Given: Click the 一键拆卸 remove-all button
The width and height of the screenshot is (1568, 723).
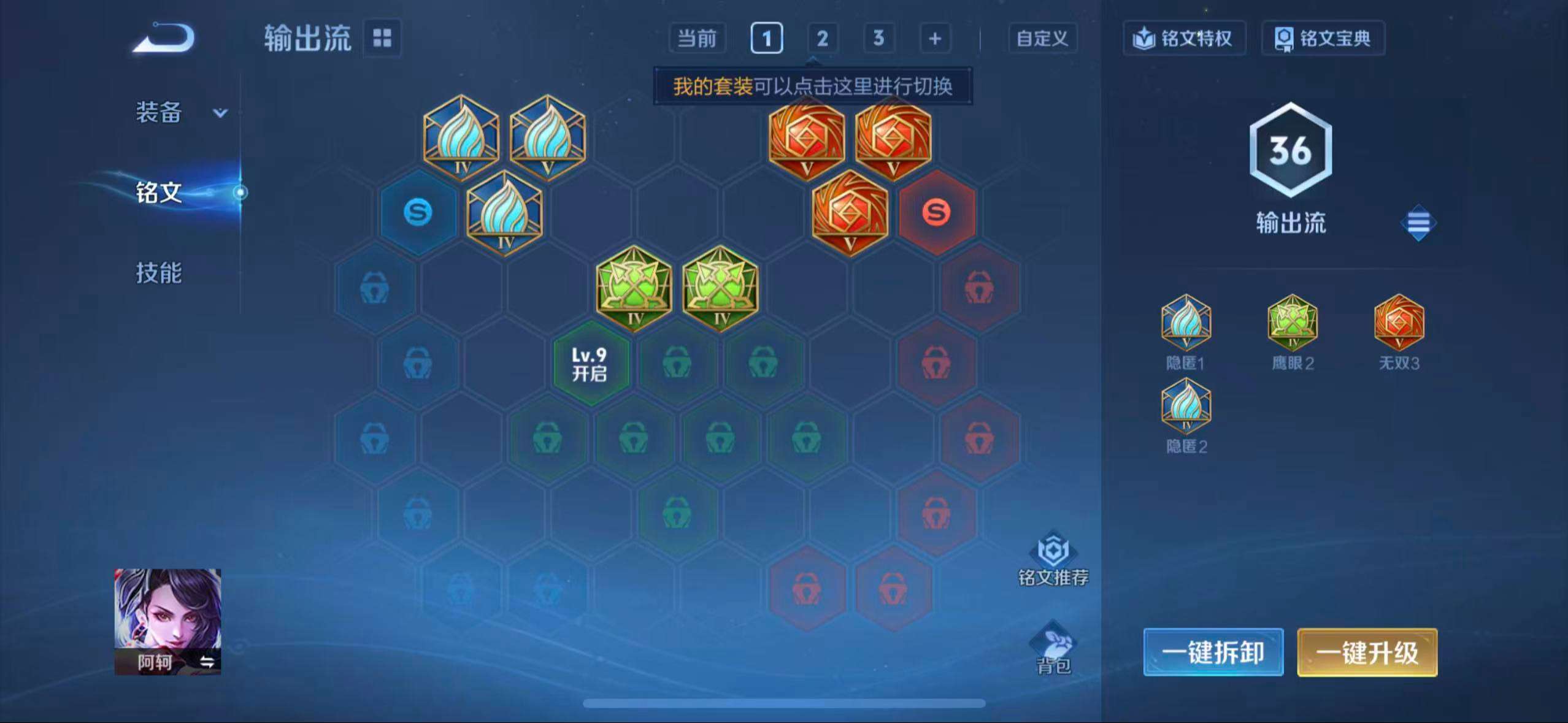Looking at the screenshot, I should 1213,652.
